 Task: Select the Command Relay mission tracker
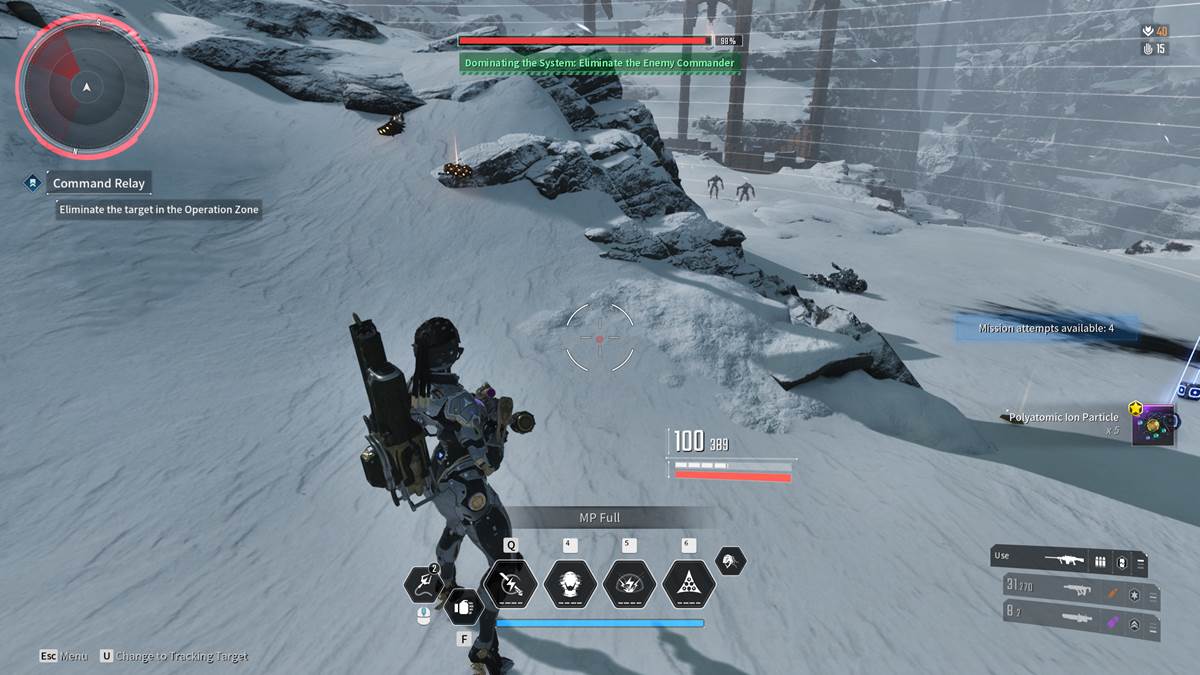[98, 183]
